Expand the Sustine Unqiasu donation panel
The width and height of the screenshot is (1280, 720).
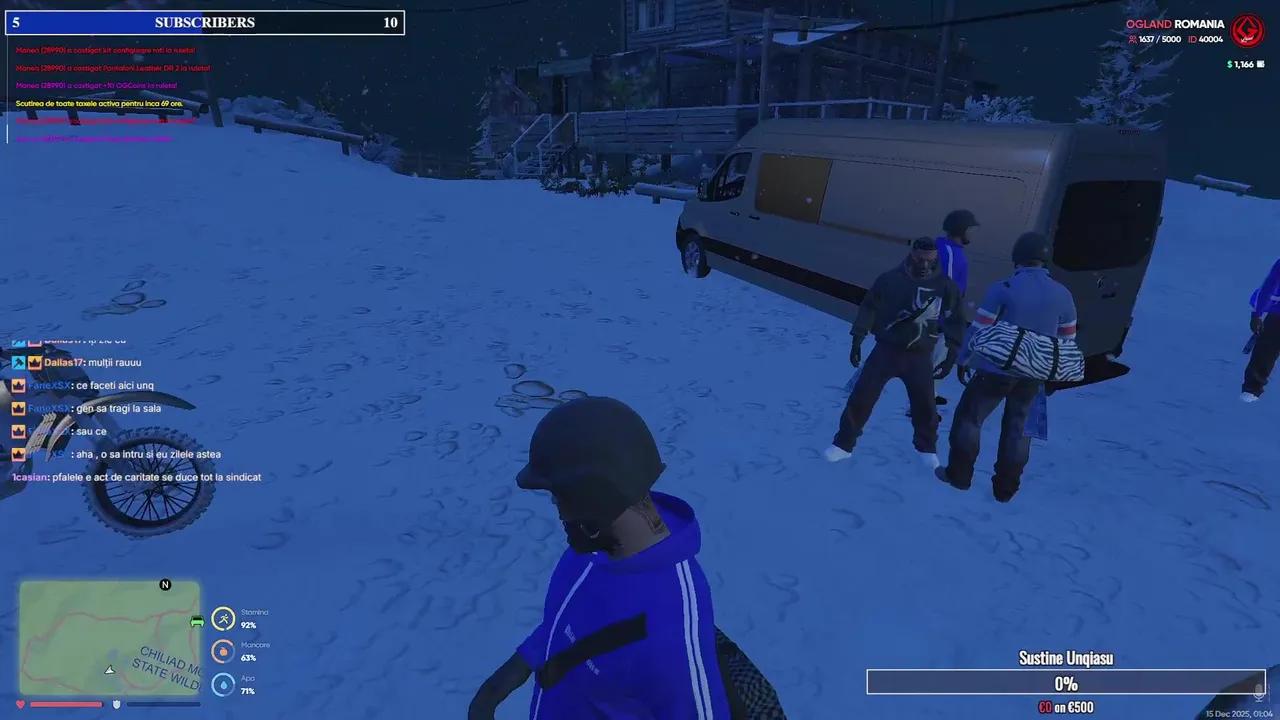pyautogui.click(x=1065, y=658)
